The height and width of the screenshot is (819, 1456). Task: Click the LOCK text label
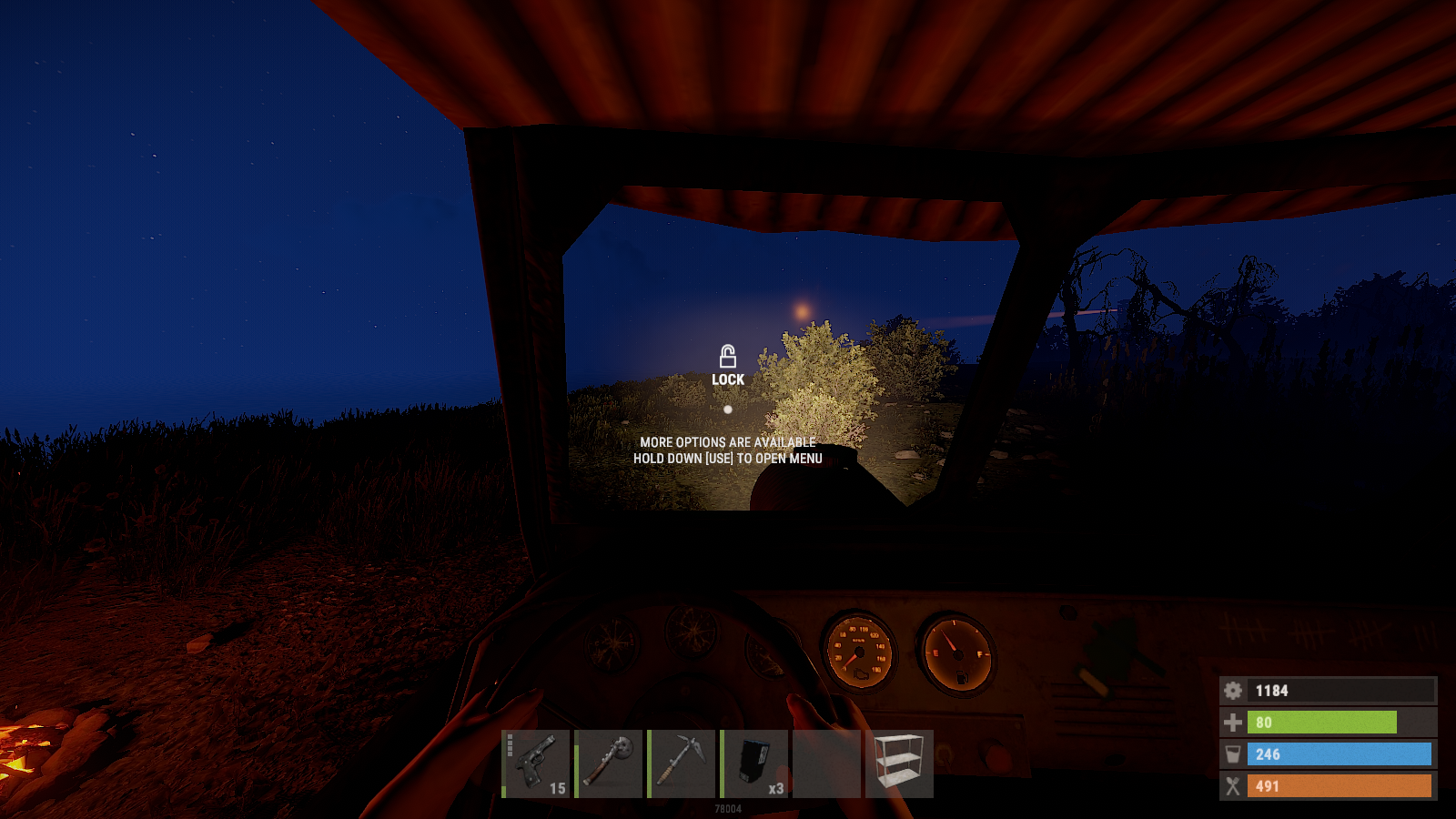pyautogui.click(x=727, y=379)
